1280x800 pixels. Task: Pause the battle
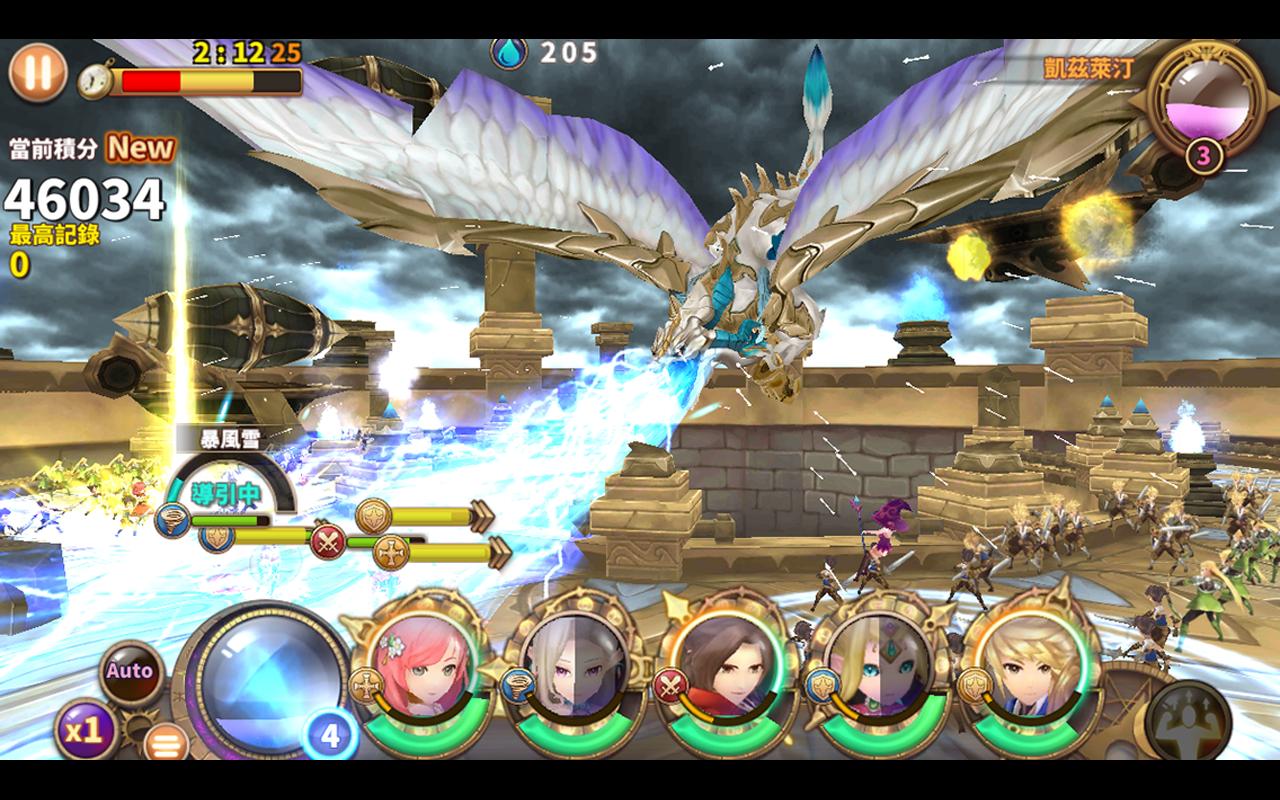[x=38, y=73]
